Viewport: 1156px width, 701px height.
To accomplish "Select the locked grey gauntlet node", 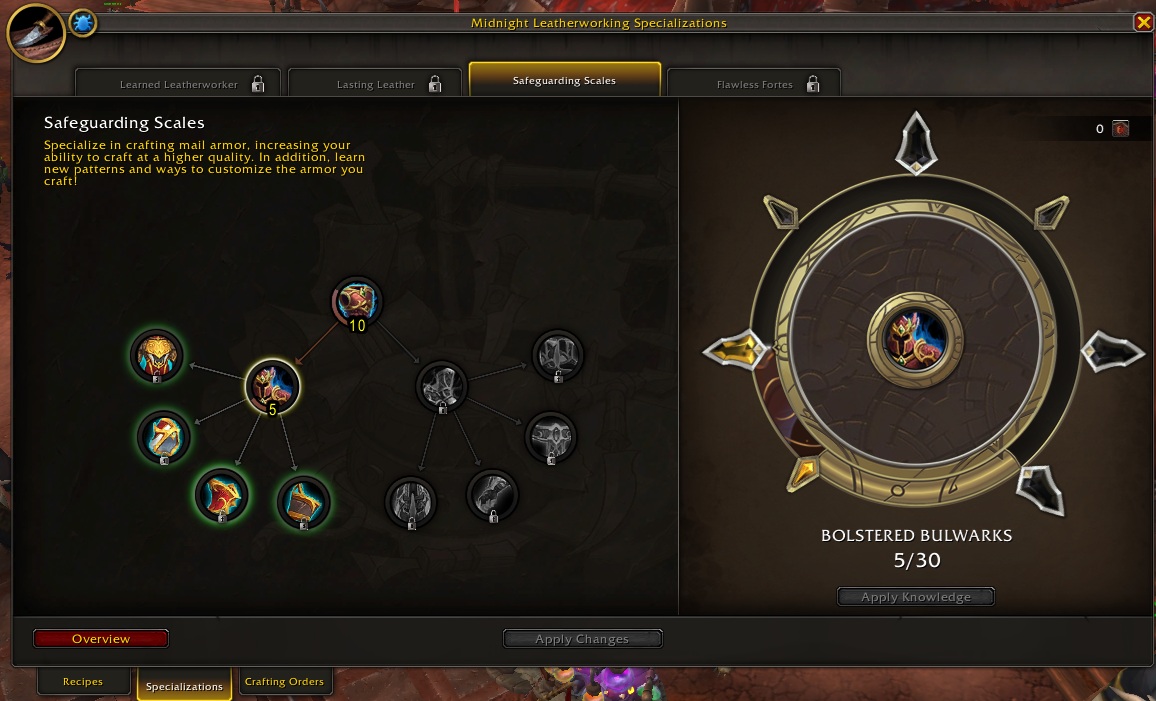I will point(492,494).
